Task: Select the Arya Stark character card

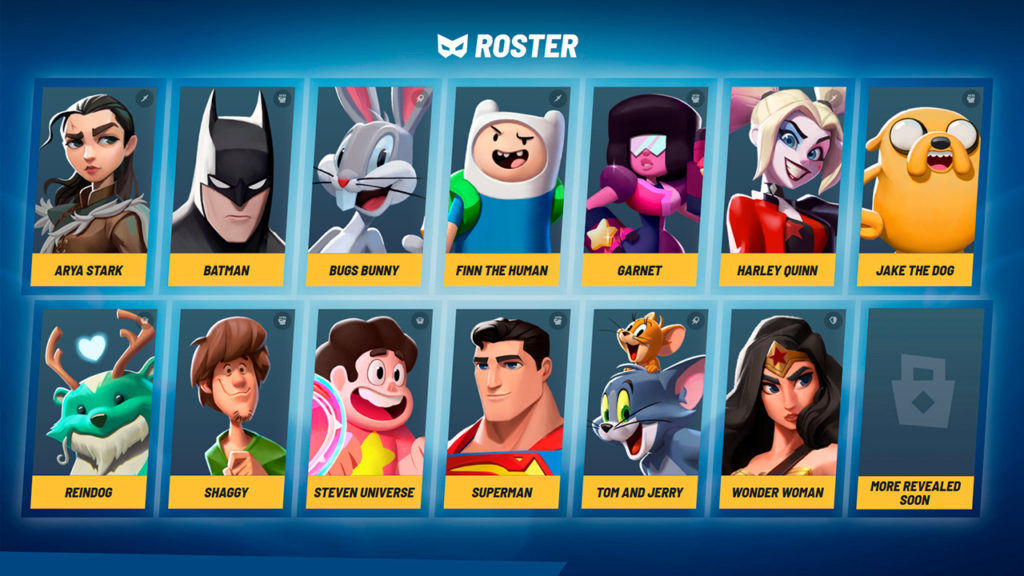Action: tap(91, 185)
